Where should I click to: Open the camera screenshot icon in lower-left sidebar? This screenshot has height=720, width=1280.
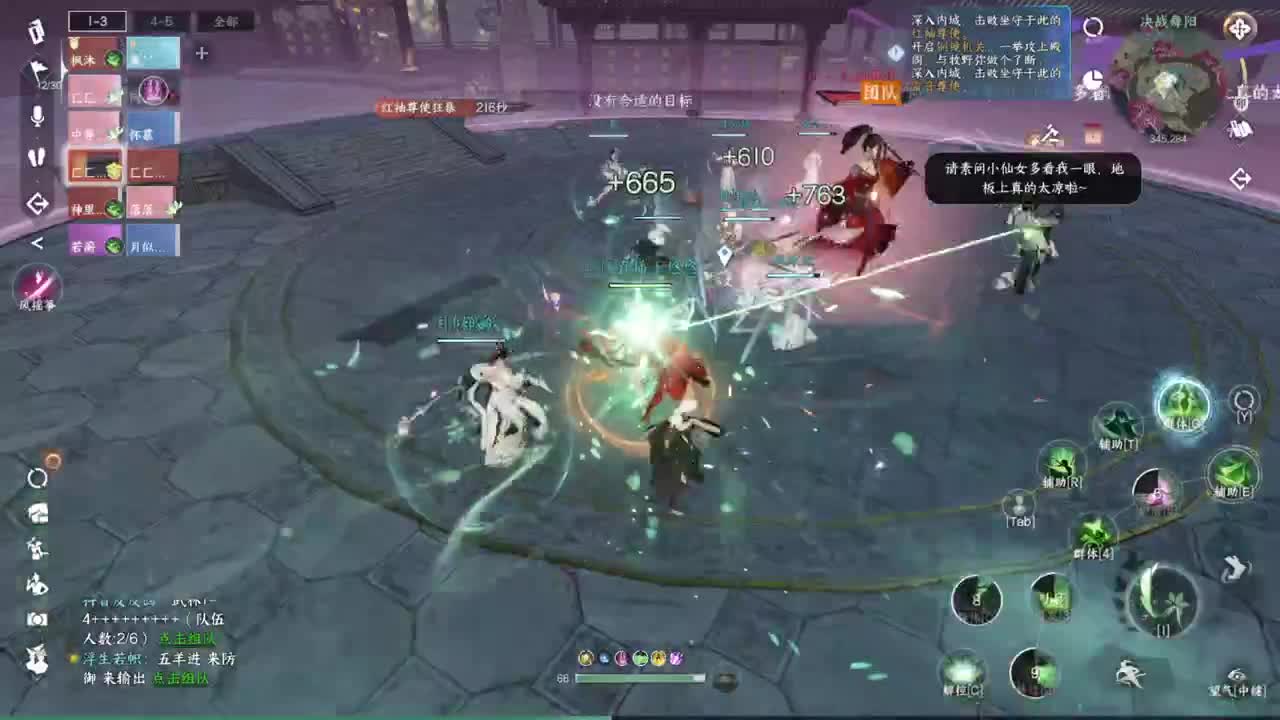[x=37, y=617]
